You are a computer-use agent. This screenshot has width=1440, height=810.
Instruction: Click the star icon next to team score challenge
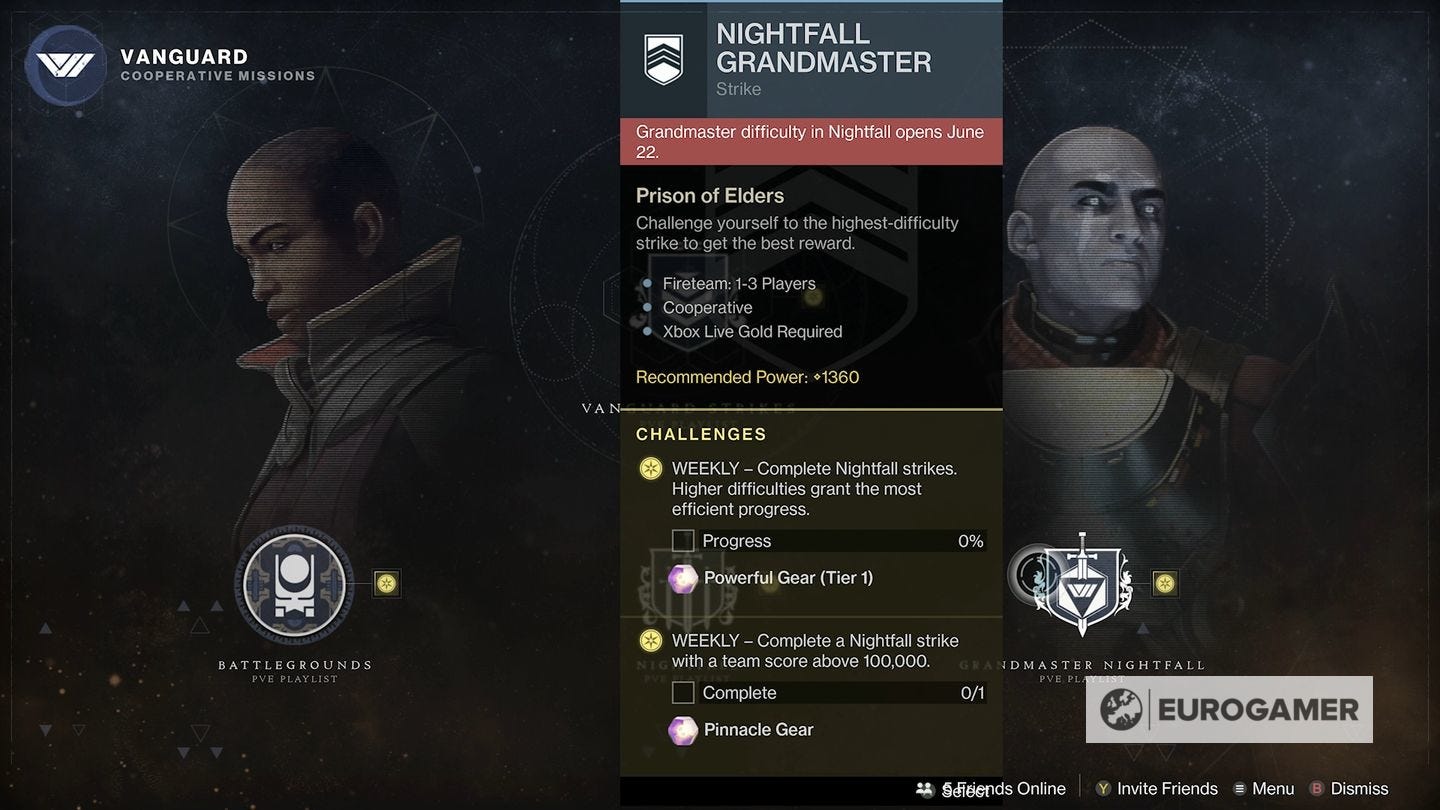click(x=649, y=640)
